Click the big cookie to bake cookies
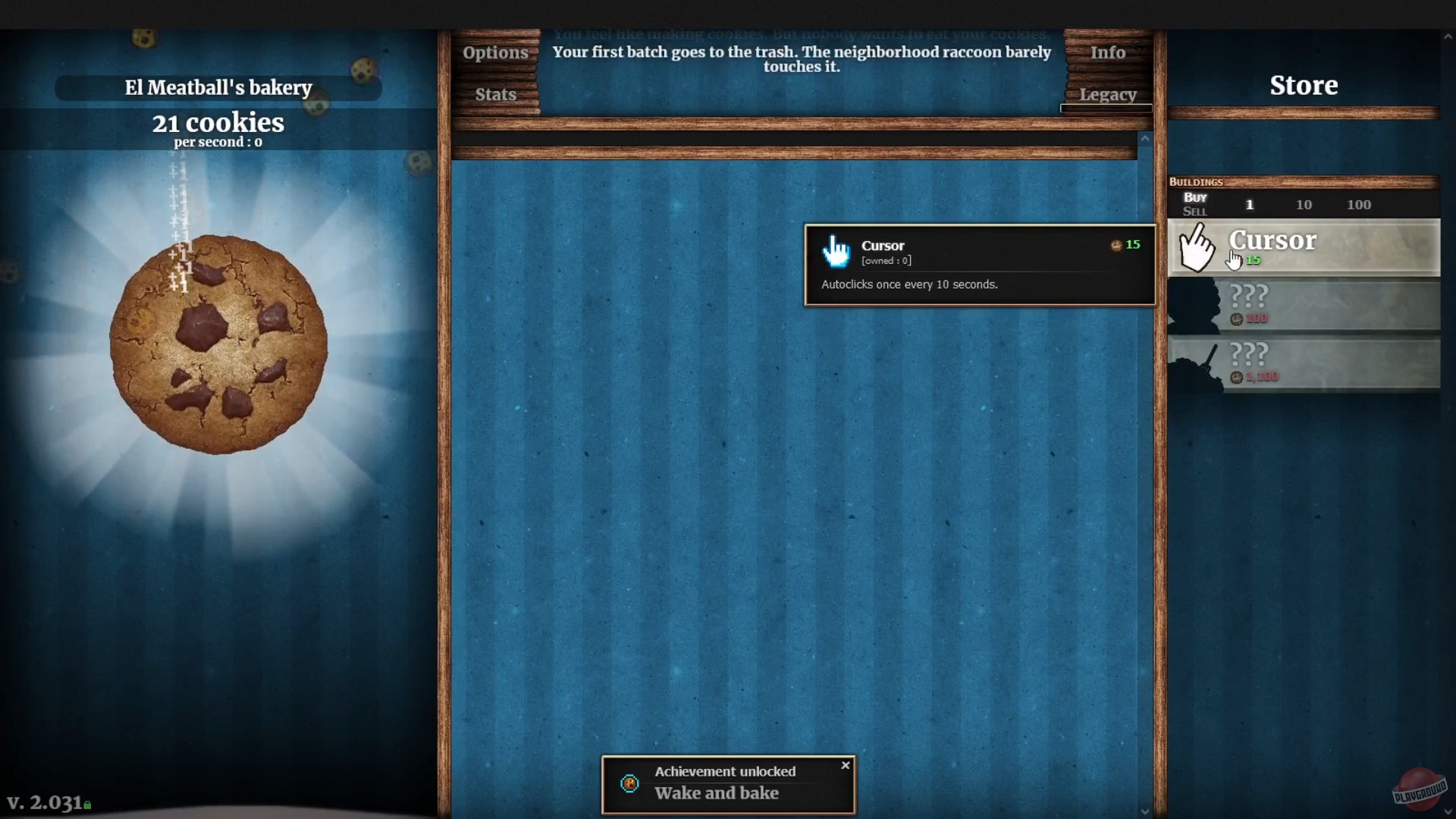 218,341
